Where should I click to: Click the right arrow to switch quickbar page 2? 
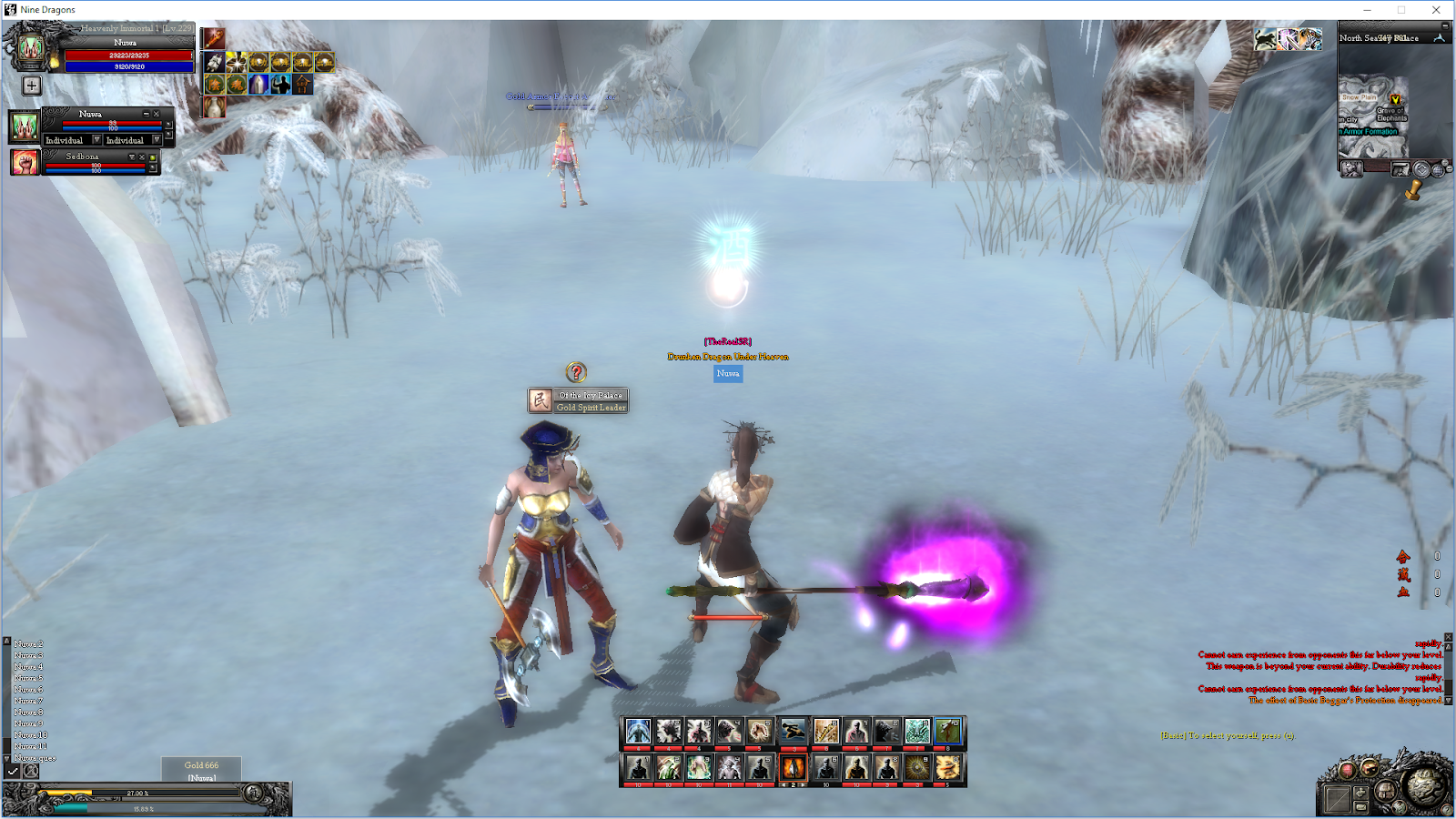coord(804,785)
